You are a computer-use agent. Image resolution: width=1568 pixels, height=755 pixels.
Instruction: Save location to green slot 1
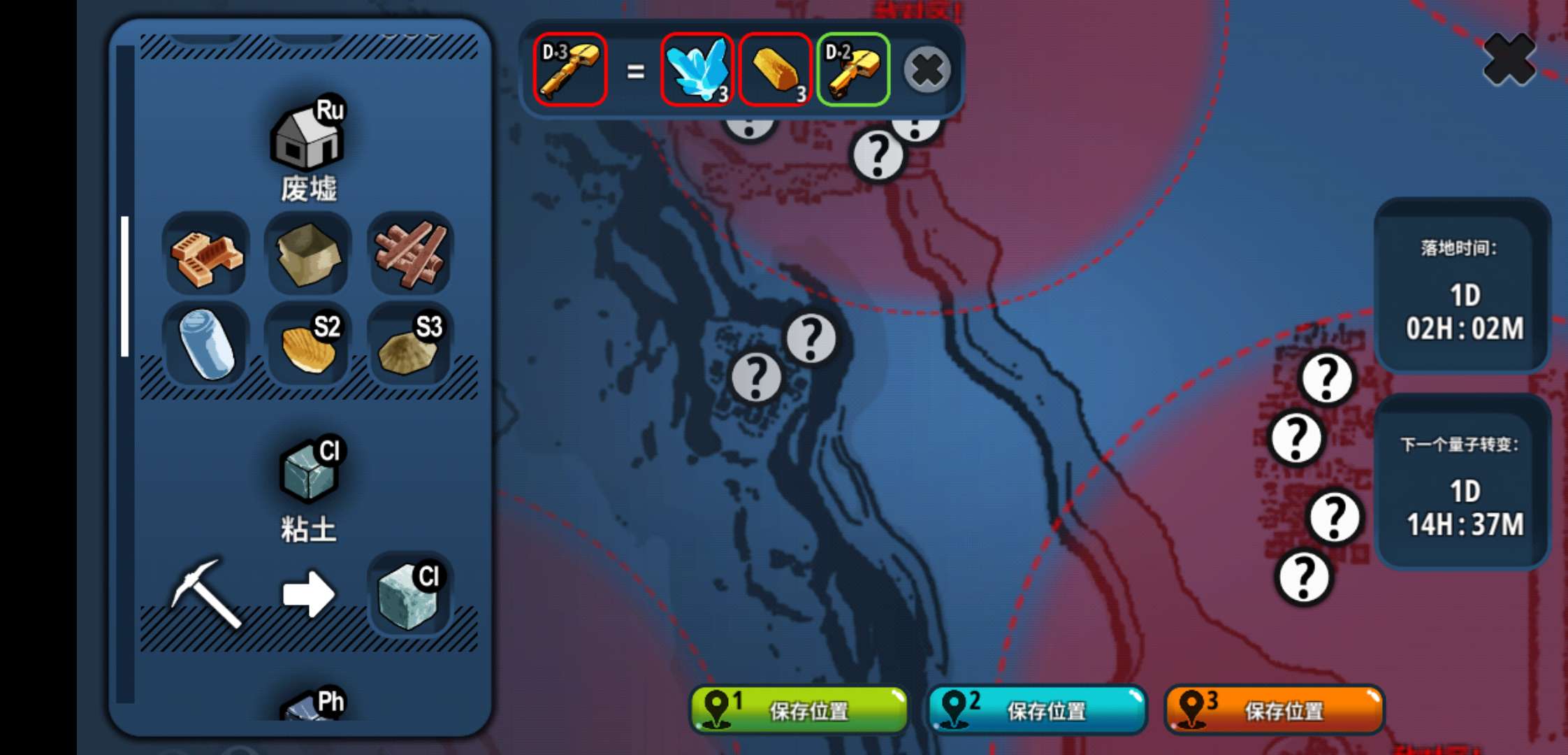click(x=799, y=710)
